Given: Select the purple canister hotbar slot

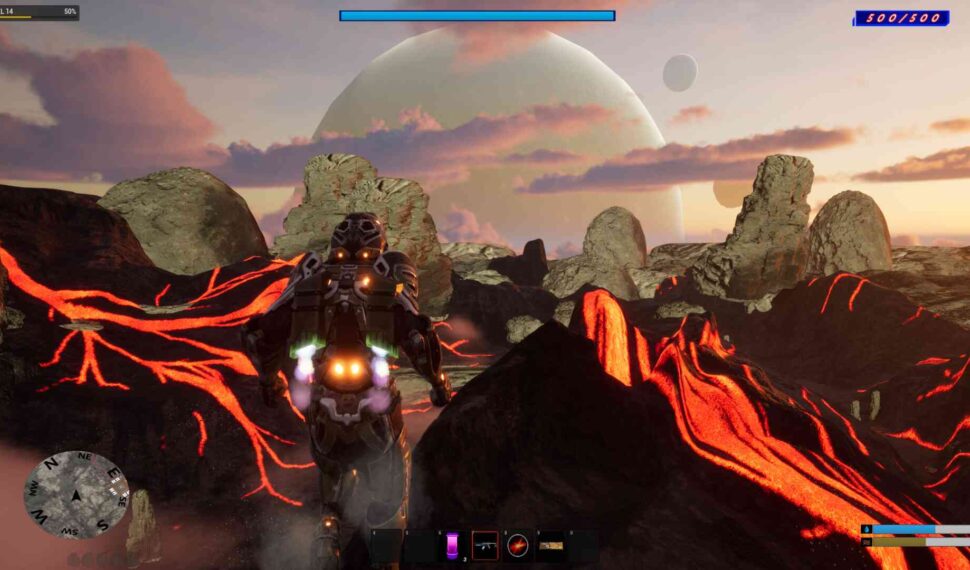Looking at the screenshot, I should click(x=452, y=545).
